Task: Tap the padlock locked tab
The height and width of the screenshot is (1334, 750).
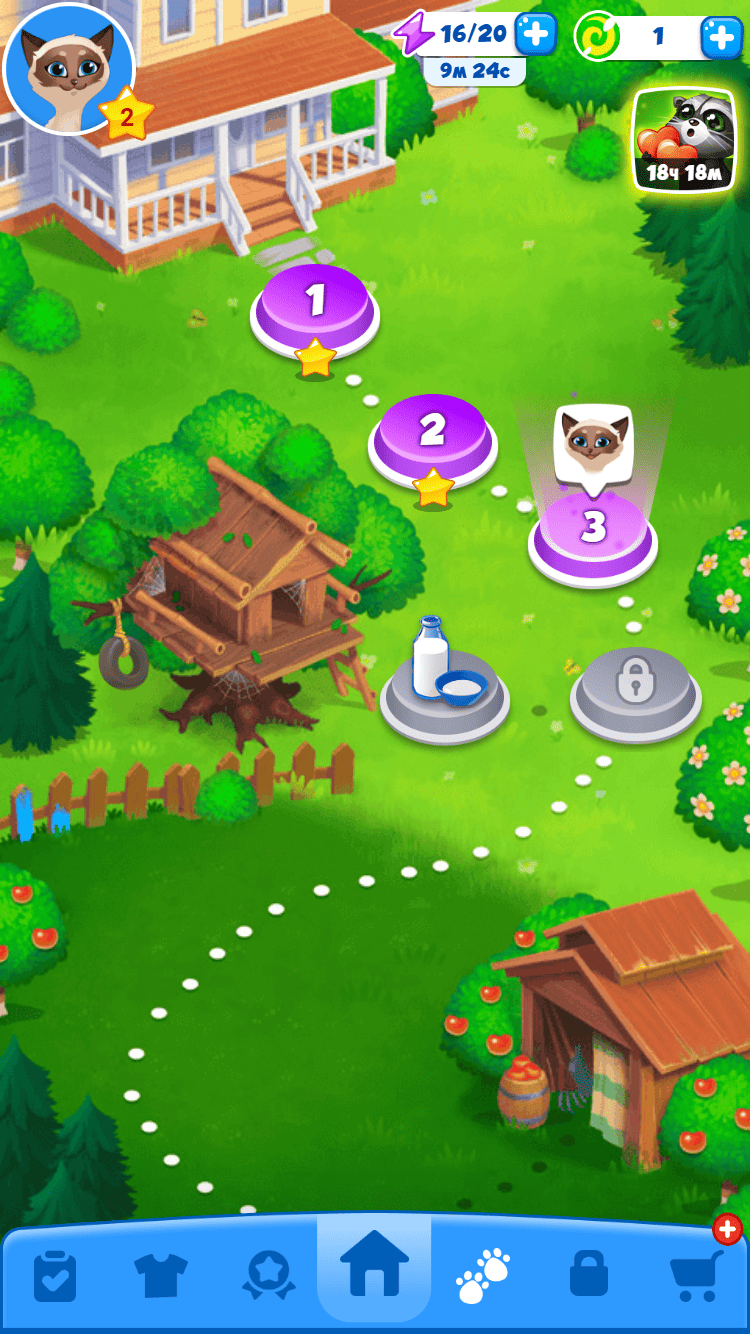Action: coord(588,1274)
